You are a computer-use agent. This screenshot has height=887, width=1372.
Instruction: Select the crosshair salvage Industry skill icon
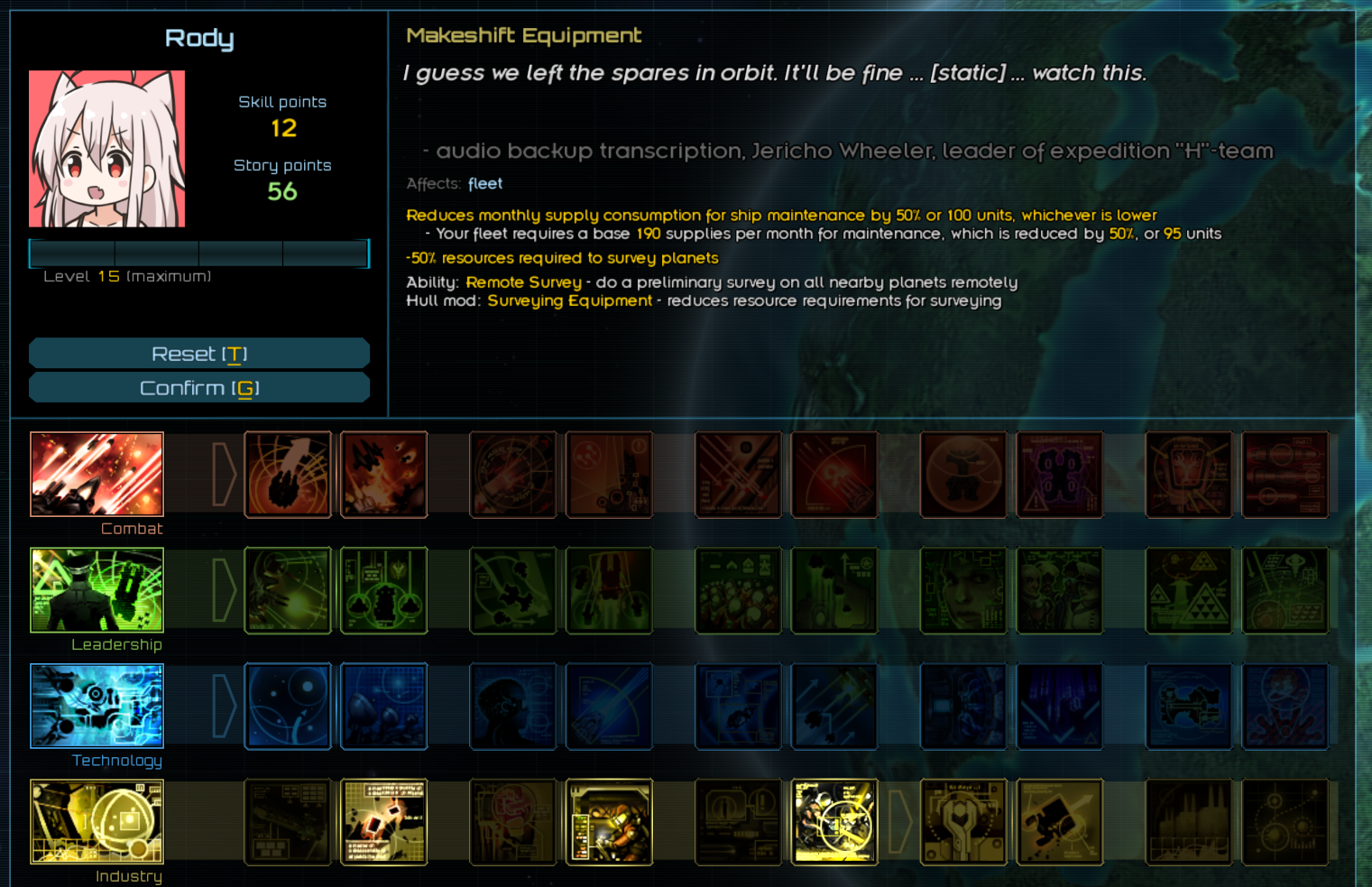point(834,822)
